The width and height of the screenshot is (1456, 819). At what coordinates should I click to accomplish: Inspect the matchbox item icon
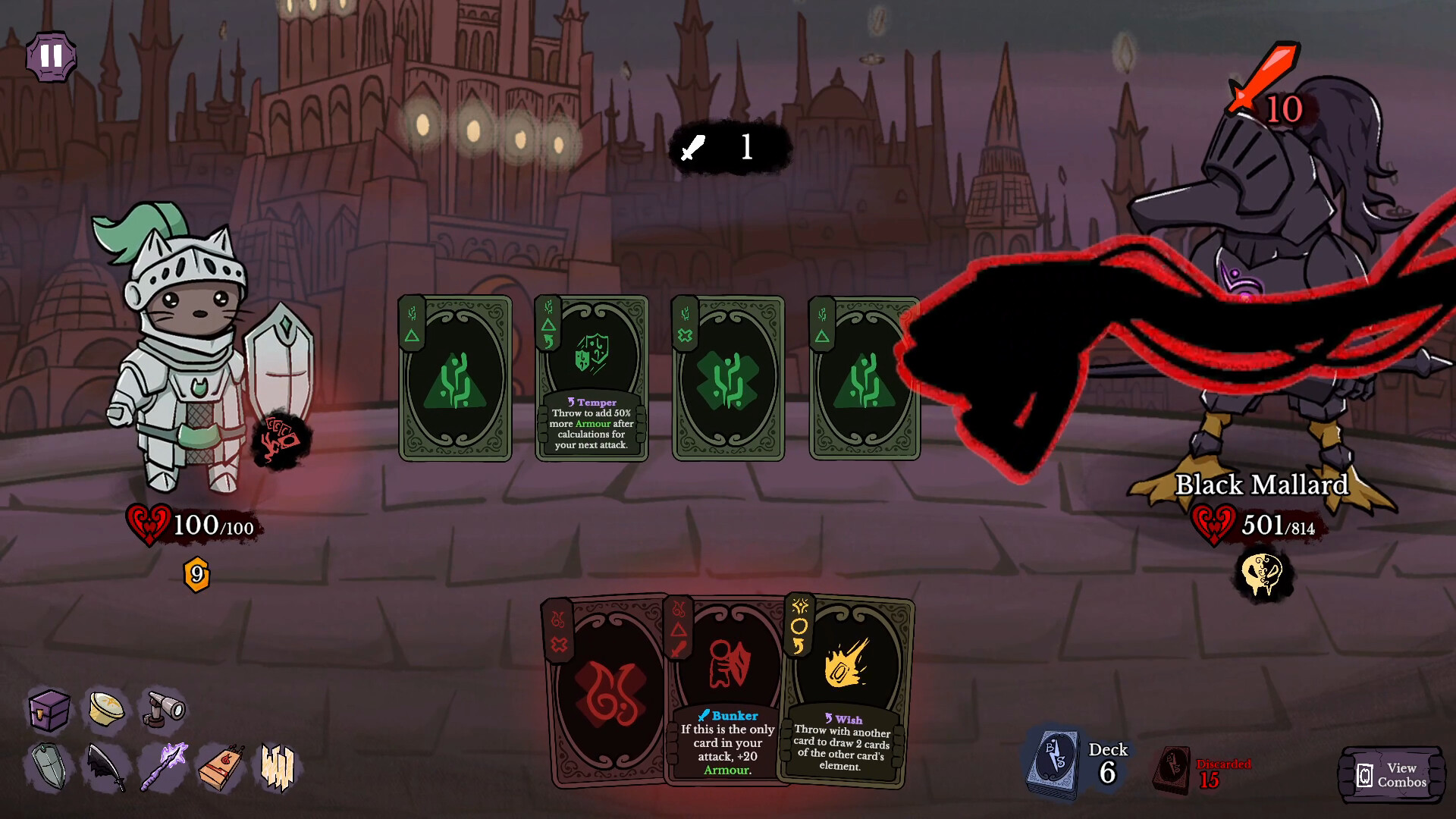(220, 770)
